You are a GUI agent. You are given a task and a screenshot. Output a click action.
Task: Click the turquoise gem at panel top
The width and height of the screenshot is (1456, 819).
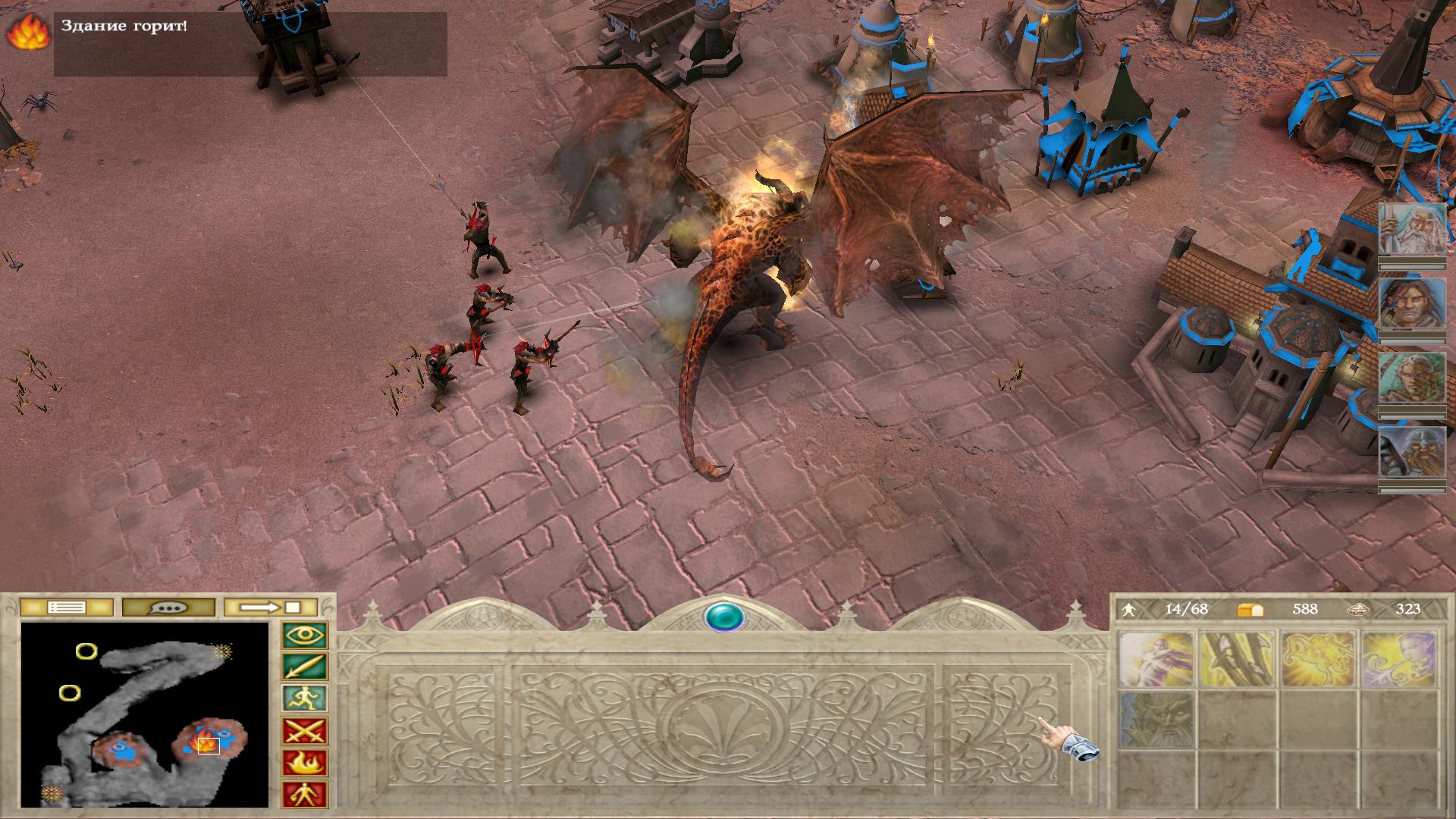pyautogui.click(x=724, y=617)
